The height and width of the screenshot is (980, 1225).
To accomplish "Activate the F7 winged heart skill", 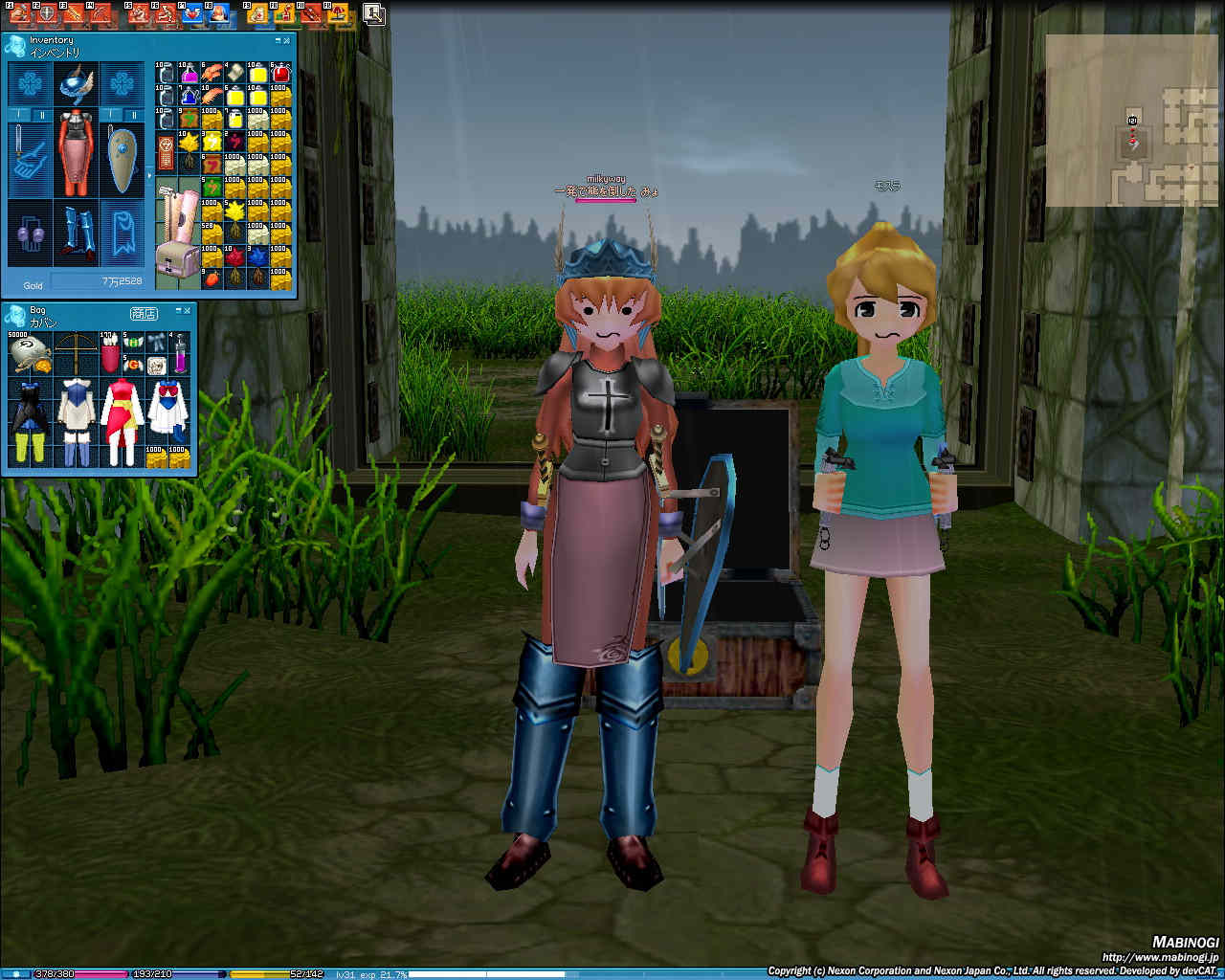I will click(x=191, y=13).
